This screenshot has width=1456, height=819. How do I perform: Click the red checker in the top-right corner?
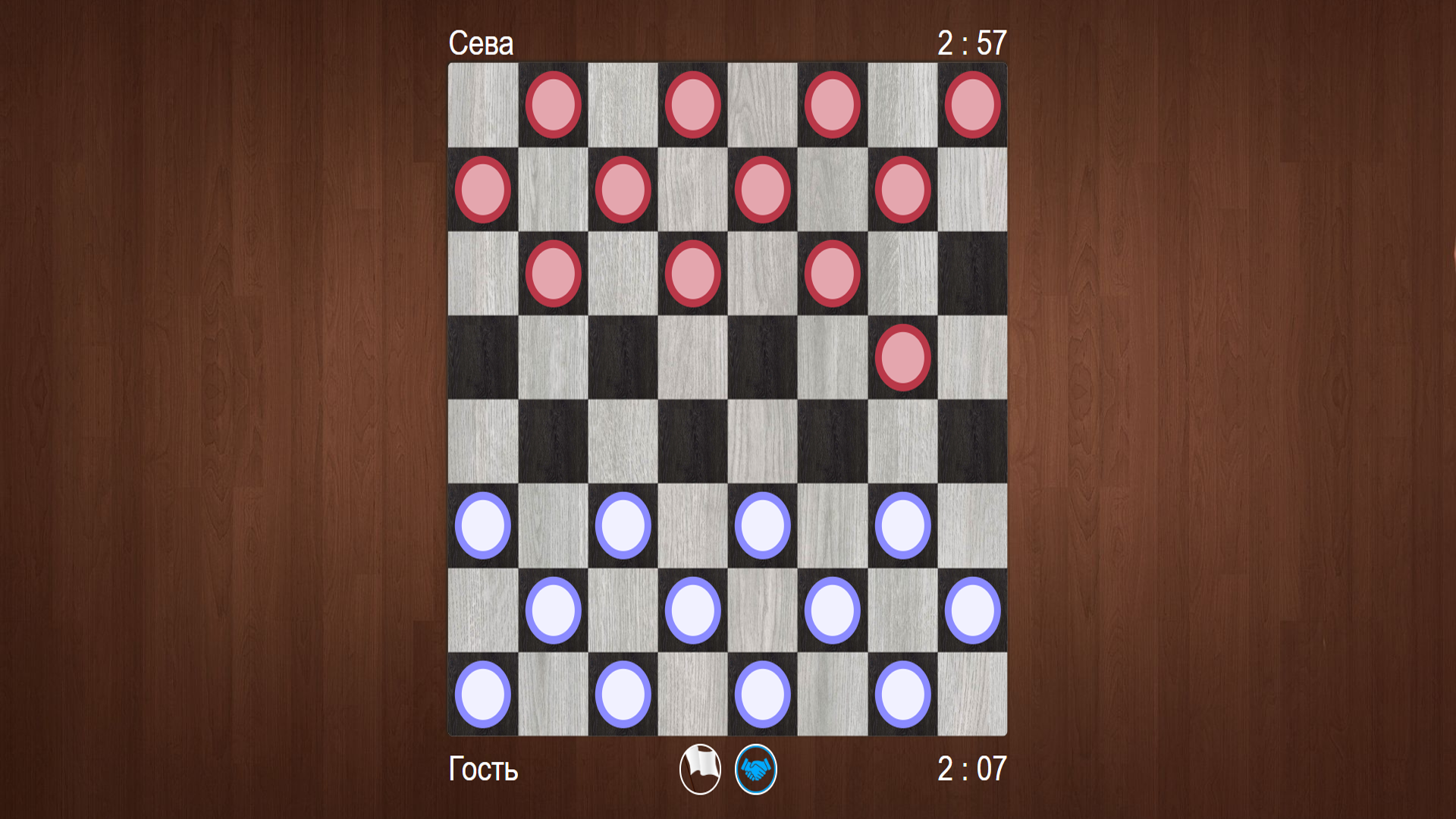[972, 104]
